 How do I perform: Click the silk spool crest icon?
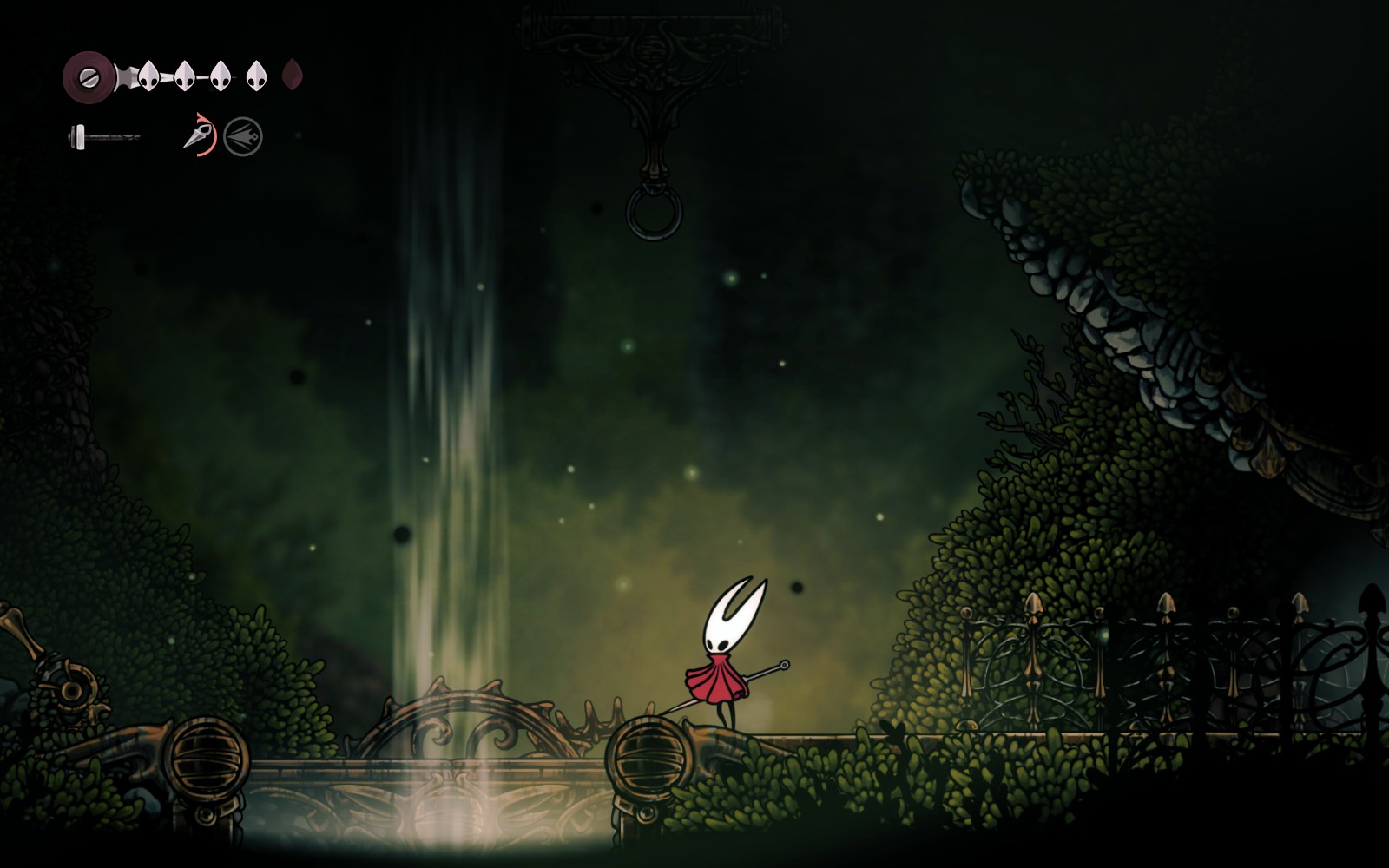(88, 76)
